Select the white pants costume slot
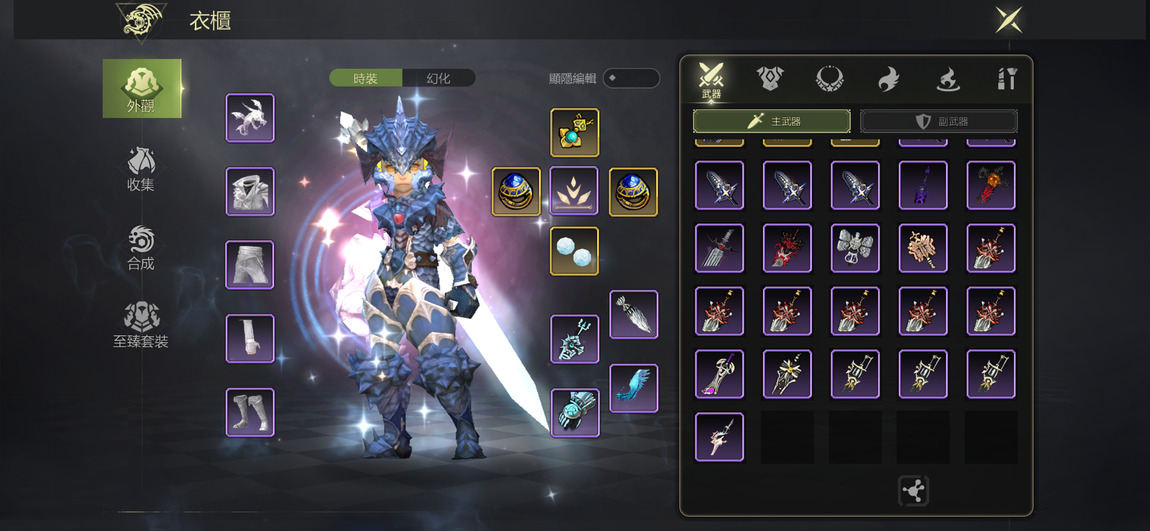The height and width of the screenshot is (531, 1150). coord(250,265)
